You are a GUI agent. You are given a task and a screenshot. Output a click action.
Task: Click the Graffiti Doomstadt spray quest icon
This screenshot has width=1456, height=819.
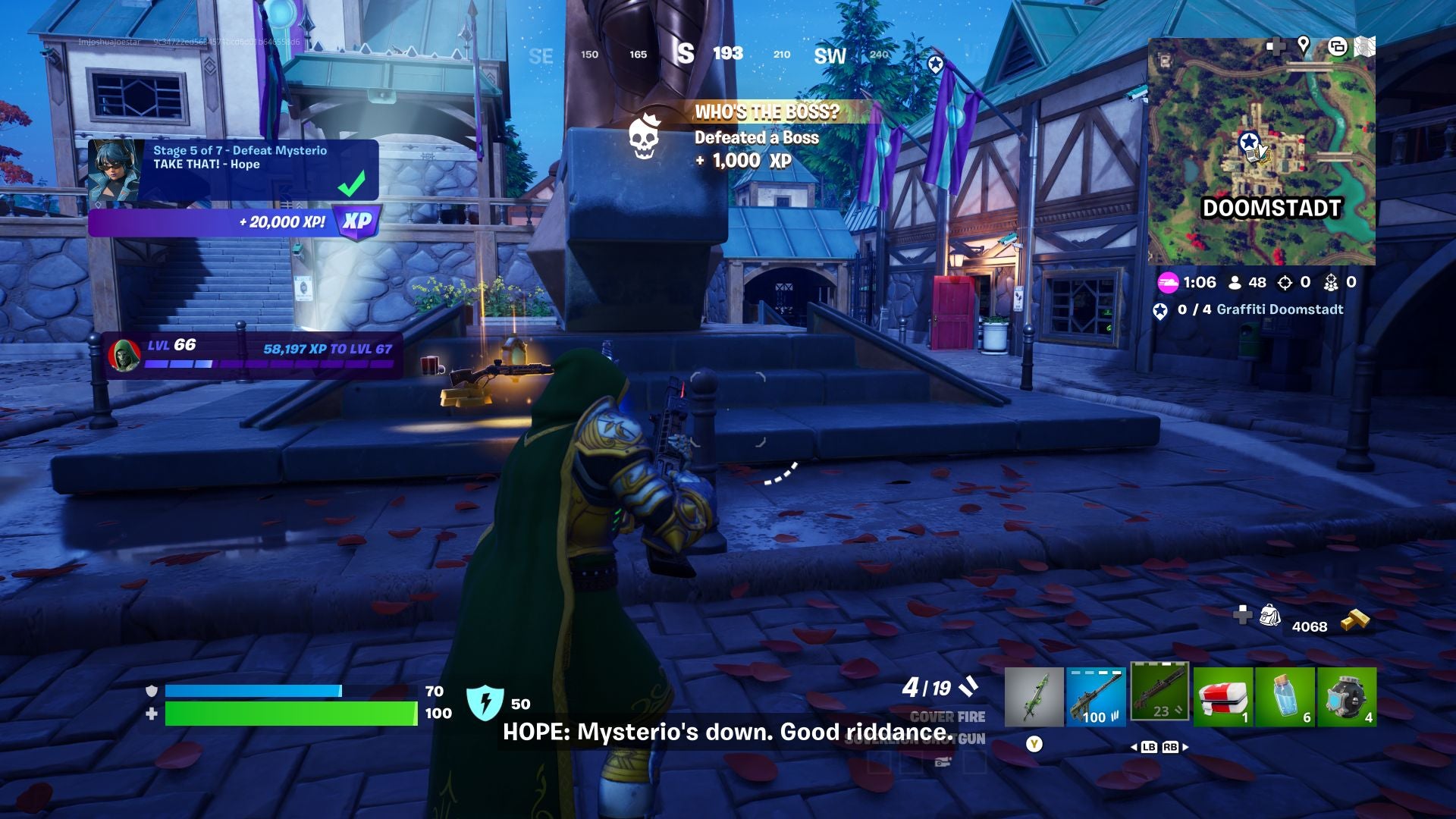tap(1160, 309)
